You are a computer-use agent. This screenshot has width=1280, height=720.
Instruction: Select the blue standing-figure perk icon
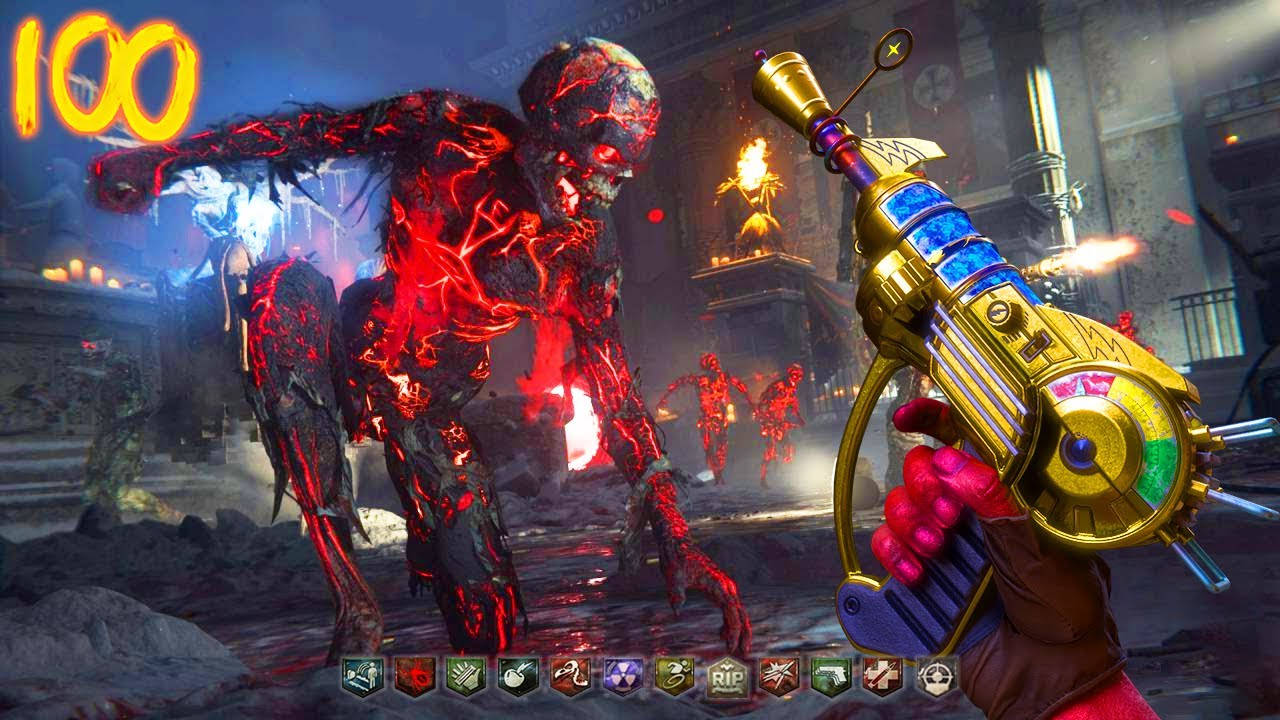(x=361, y=677)
